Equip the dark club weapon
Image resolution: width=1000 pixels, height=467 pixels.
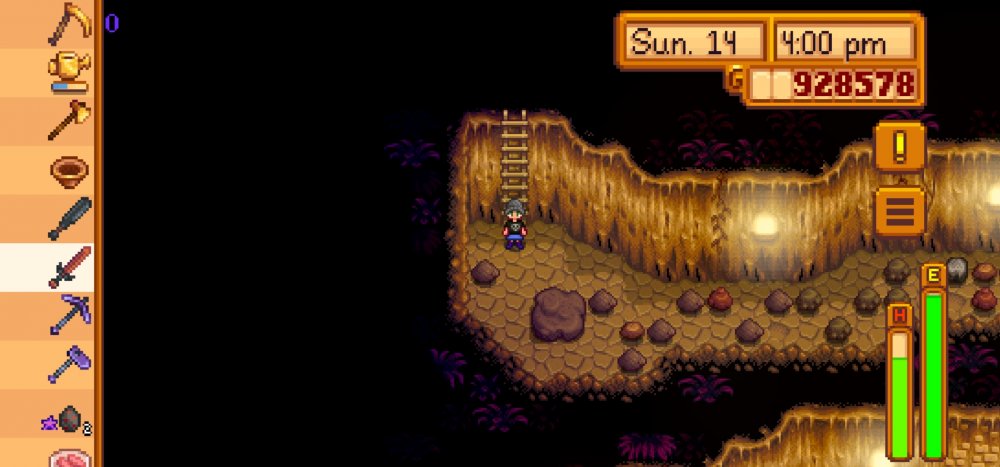pos(69,218)
